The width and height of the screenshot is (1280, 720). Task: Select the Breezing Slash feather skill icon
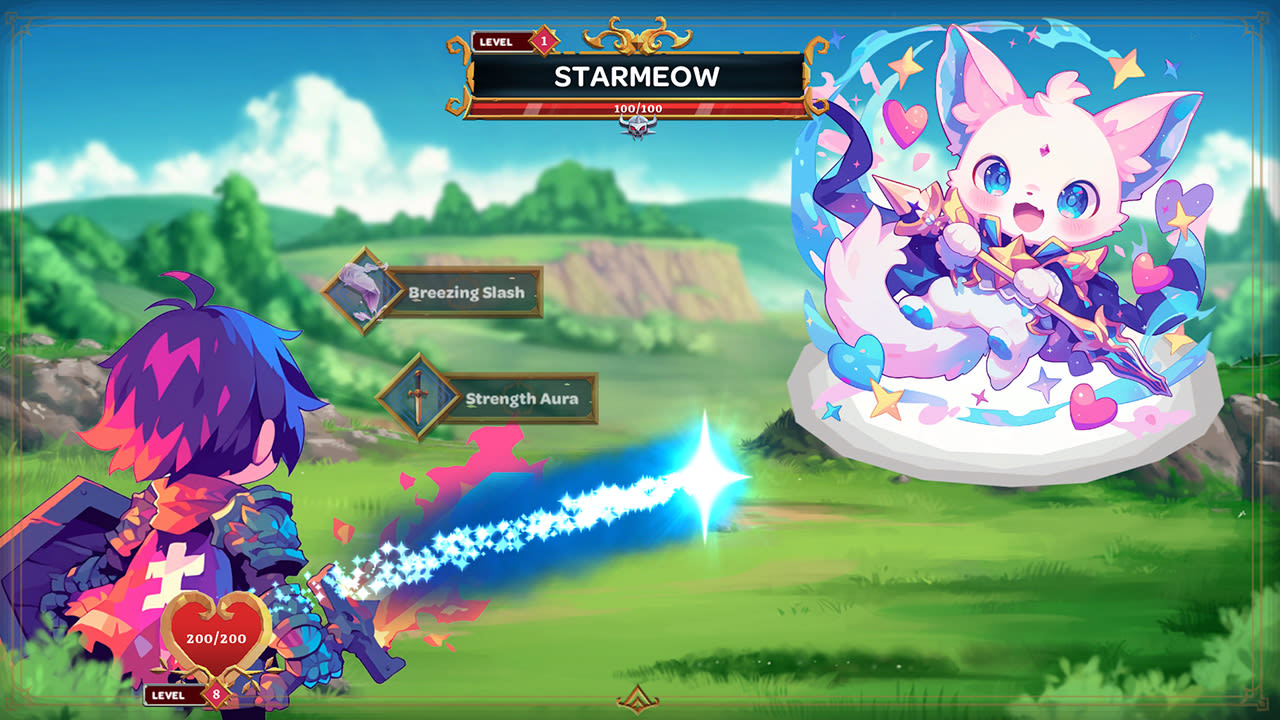362,293
